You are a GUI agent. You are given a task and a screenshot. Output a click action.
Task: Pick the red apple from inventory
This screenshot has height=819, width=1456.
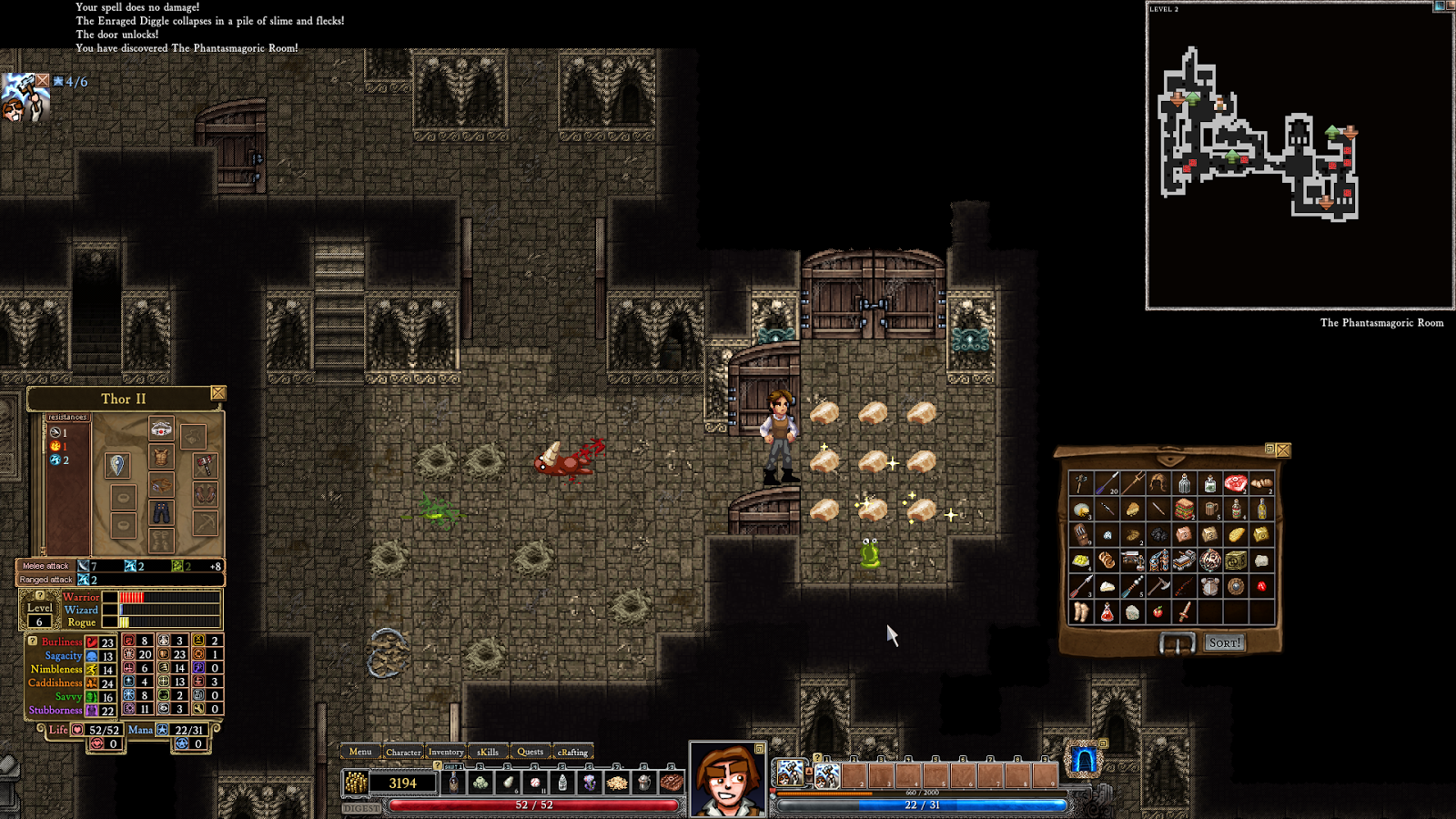pyautogui.click(x=1158, y=612)
